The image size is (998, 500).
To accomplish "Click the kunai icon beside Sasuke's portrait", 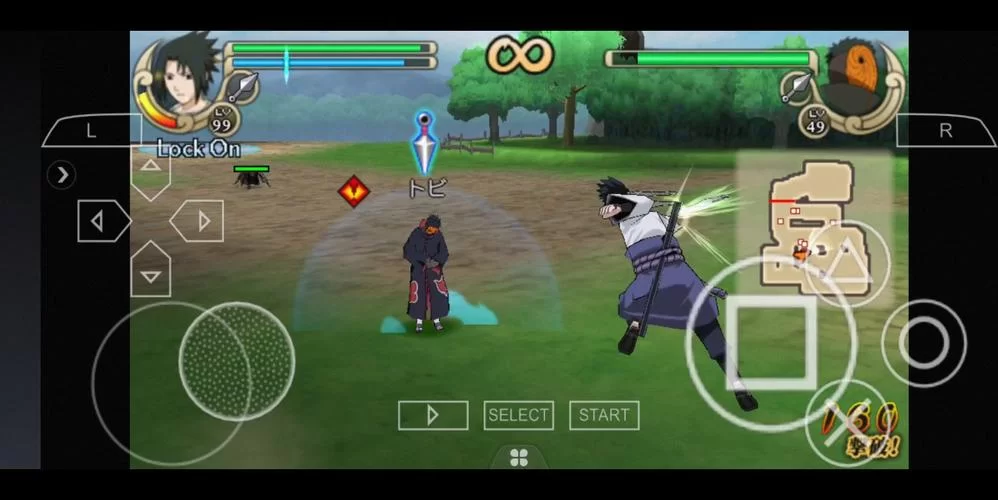I will click(241, 89).
